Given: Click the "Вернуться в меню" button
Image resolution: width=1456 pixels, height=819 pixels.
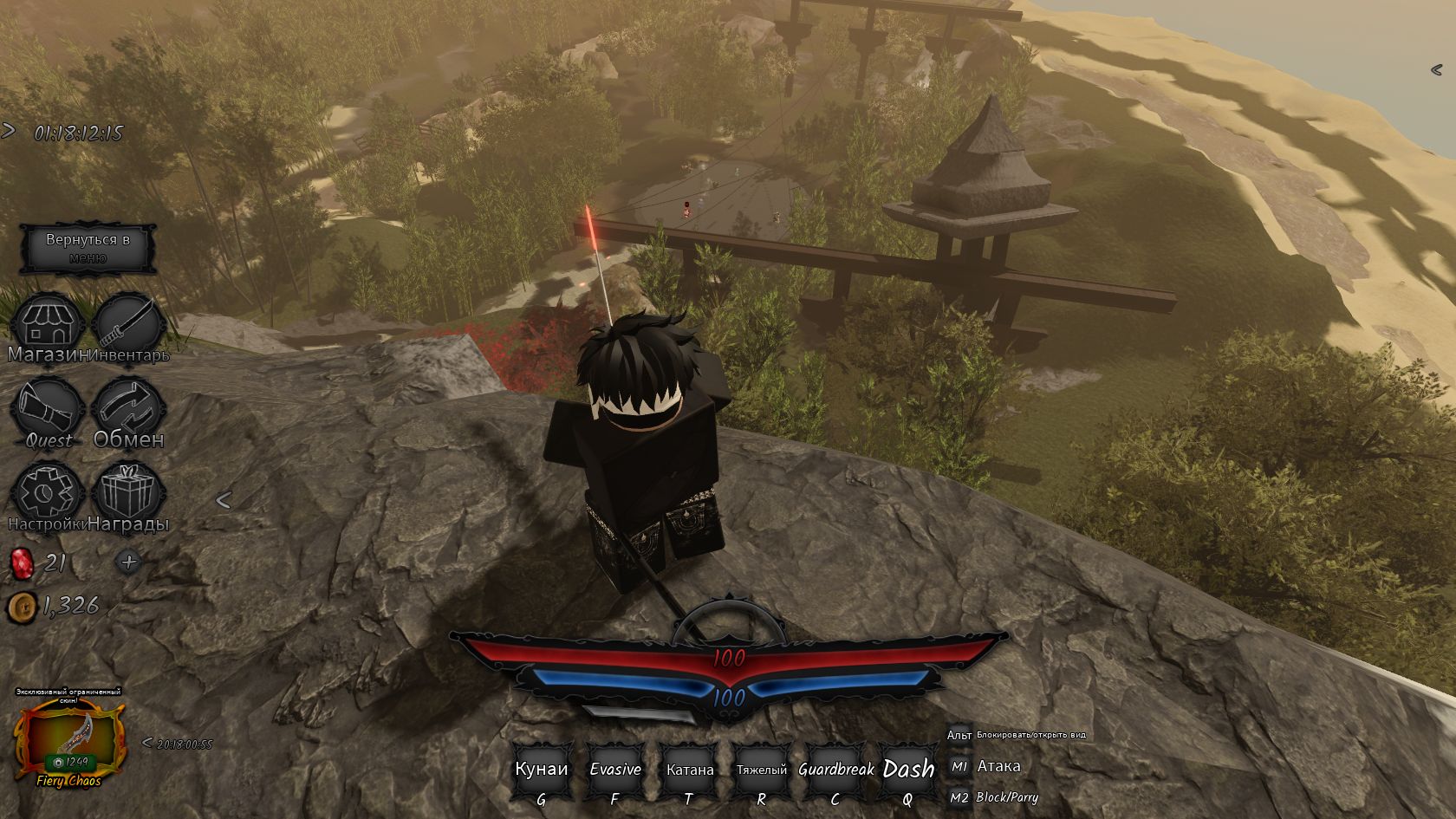Looking at the screenshot, I should pyautogui.click(x=88, y=248).
